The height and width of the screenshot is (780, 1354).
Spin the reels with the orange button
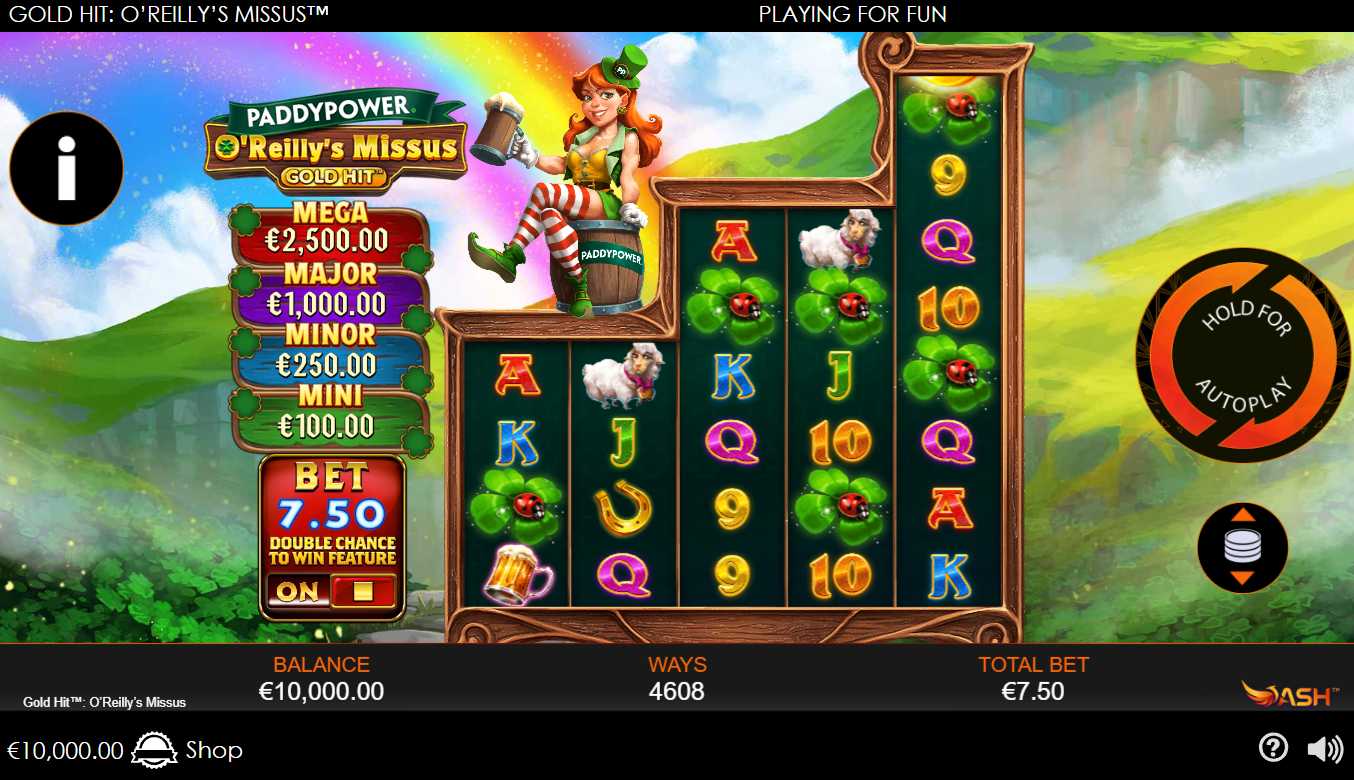1243,355
